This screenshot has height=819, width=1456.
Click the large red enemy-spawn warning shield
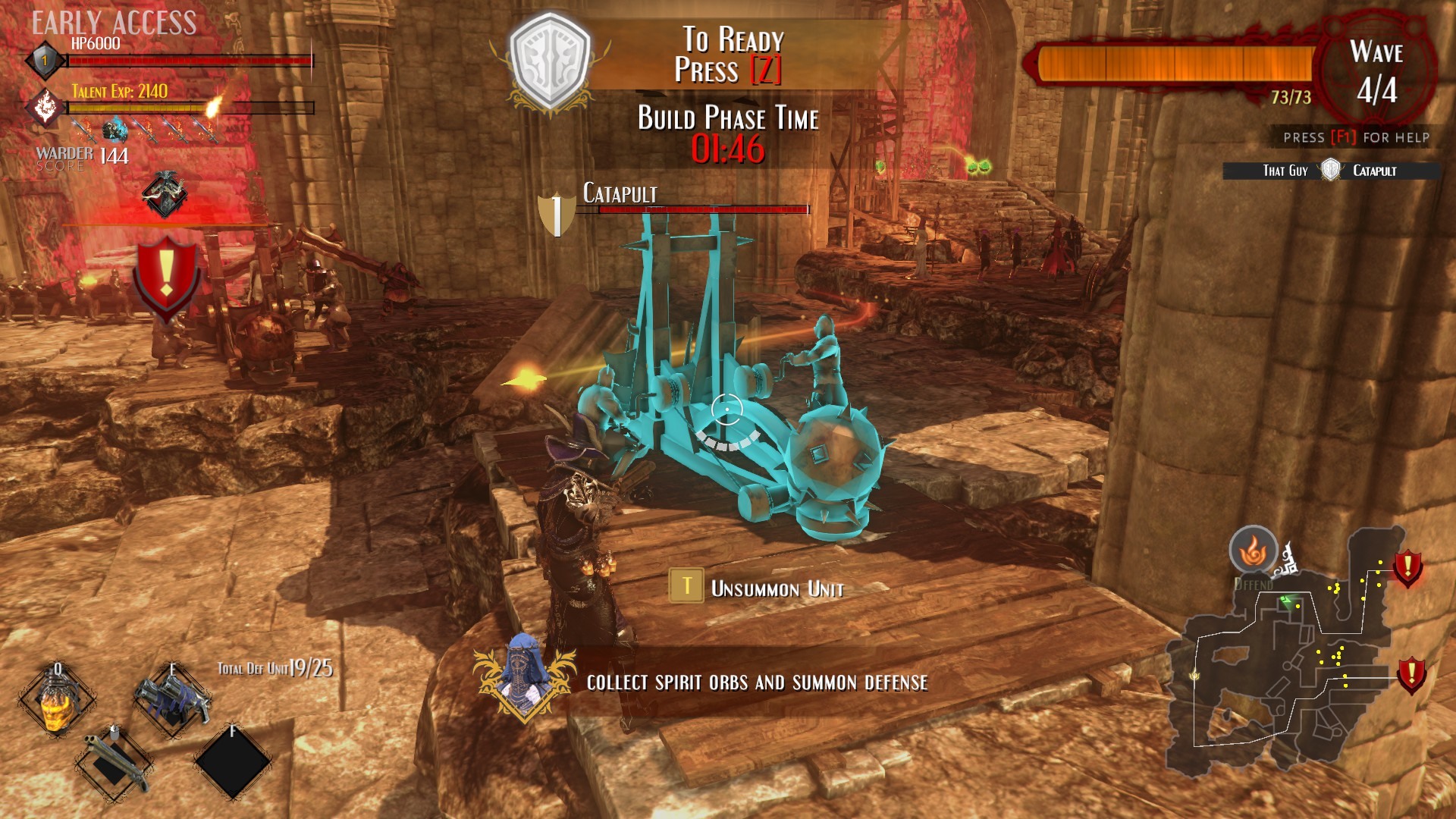(x=166, y=275)
